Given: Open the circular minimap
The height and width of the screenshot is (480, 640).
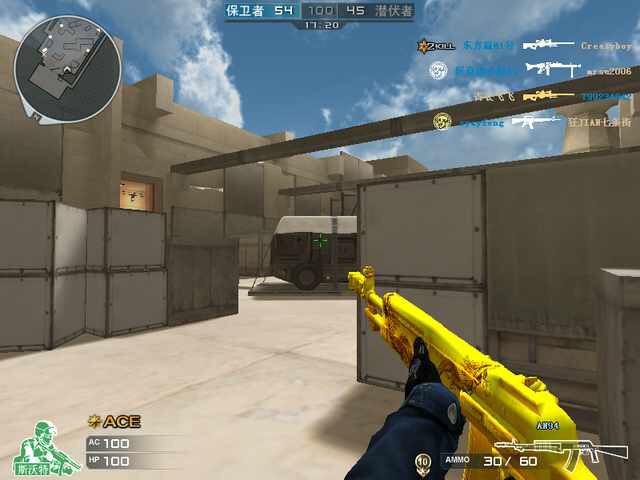Looking at the screenshot, I should click(x=67, y=67).
